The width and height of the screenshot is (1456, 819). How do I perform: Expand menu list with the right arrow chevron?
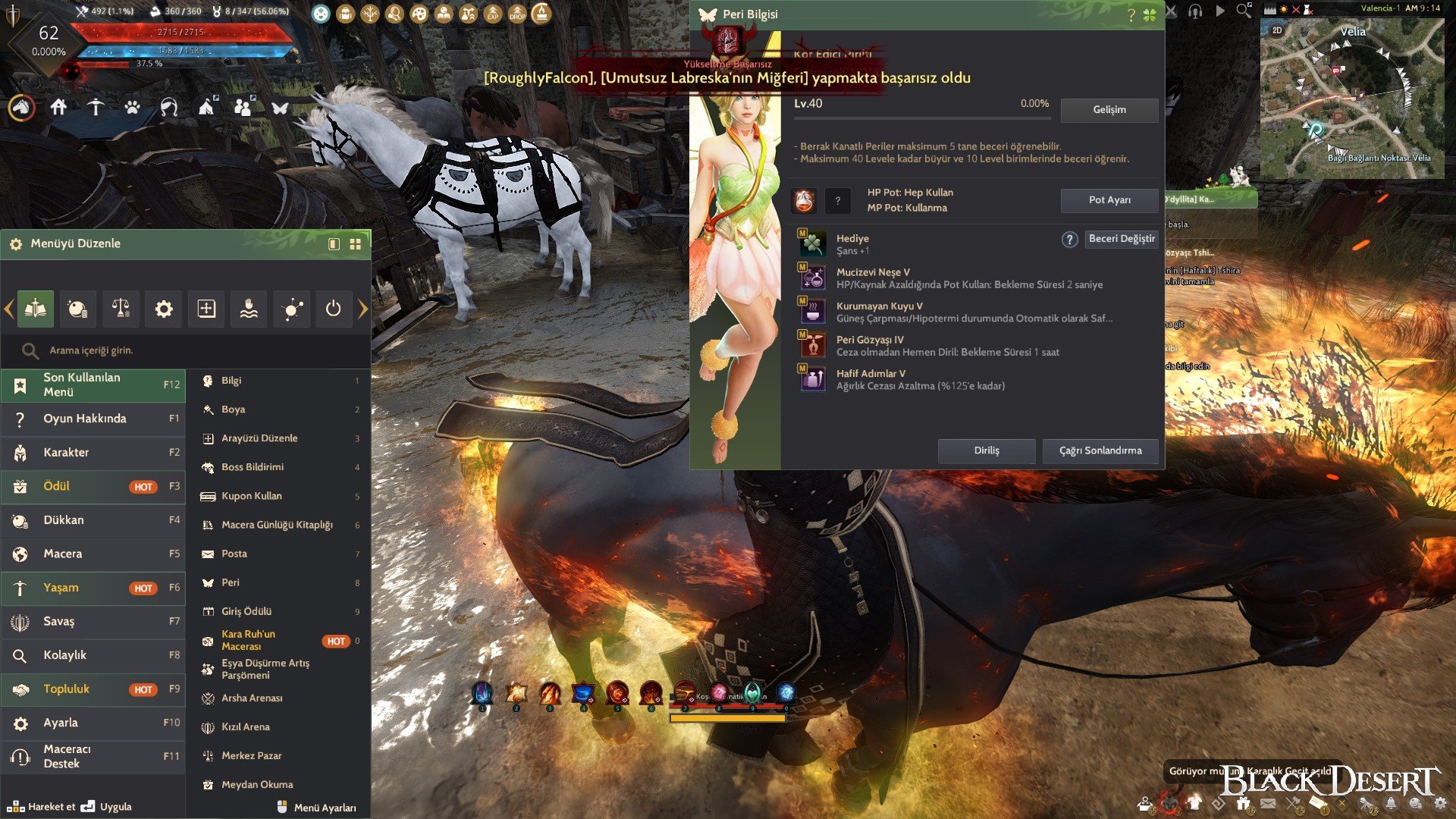[x=364, y=309]
